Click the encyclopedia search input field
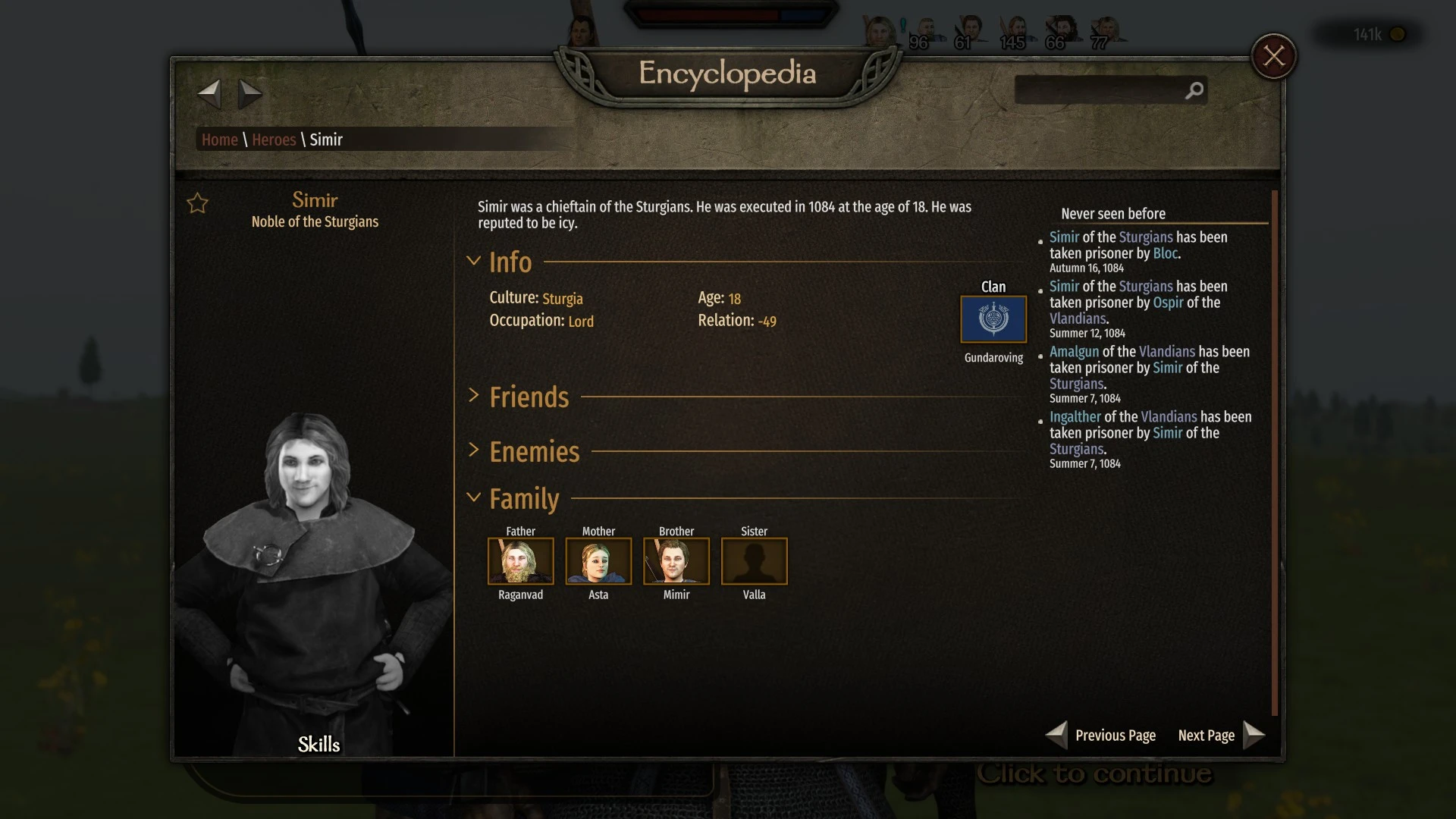This screenshot has width=1456, height=819. click(1100, 90)
